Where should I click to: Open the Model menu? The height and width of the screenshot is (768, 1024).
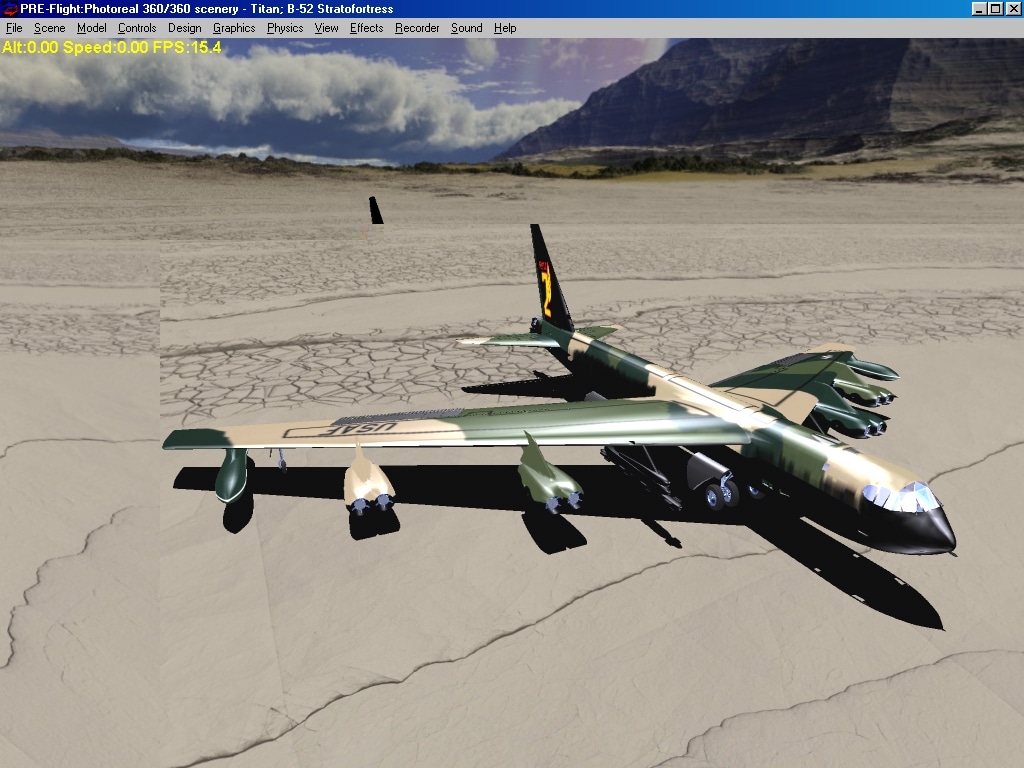click(x=92, y=28)
